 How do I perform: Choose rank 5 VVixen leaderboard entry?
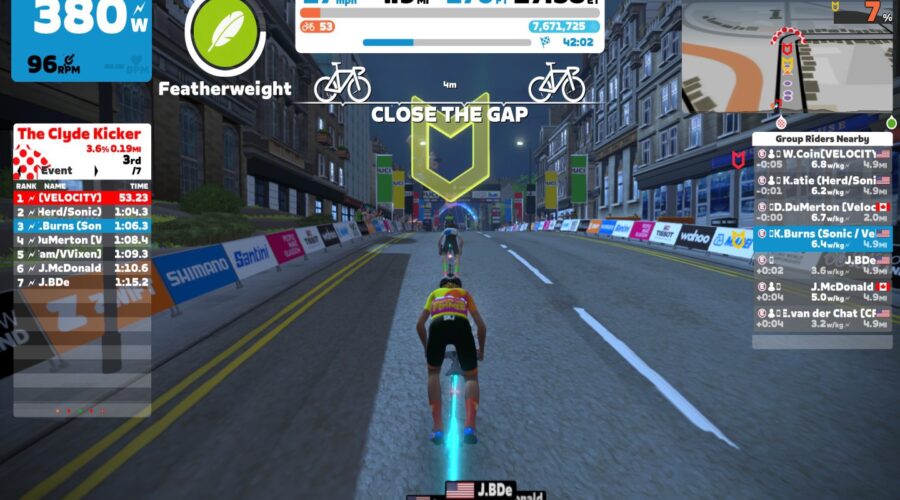(x=82, y=254)
